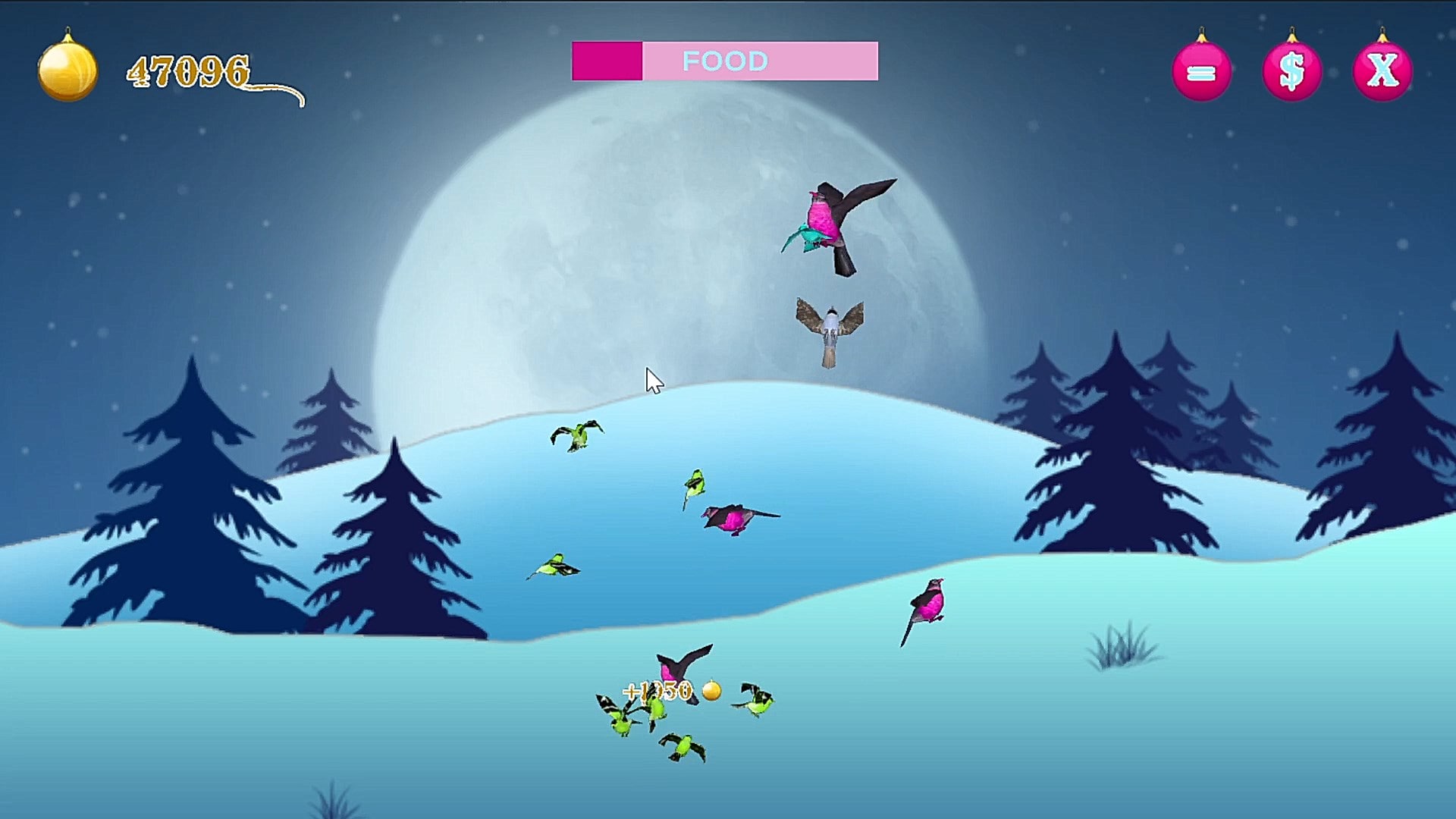This screenshot has width=1456, height=819.
Task: Click the pink FOOD bar
Action: (725, 61)
